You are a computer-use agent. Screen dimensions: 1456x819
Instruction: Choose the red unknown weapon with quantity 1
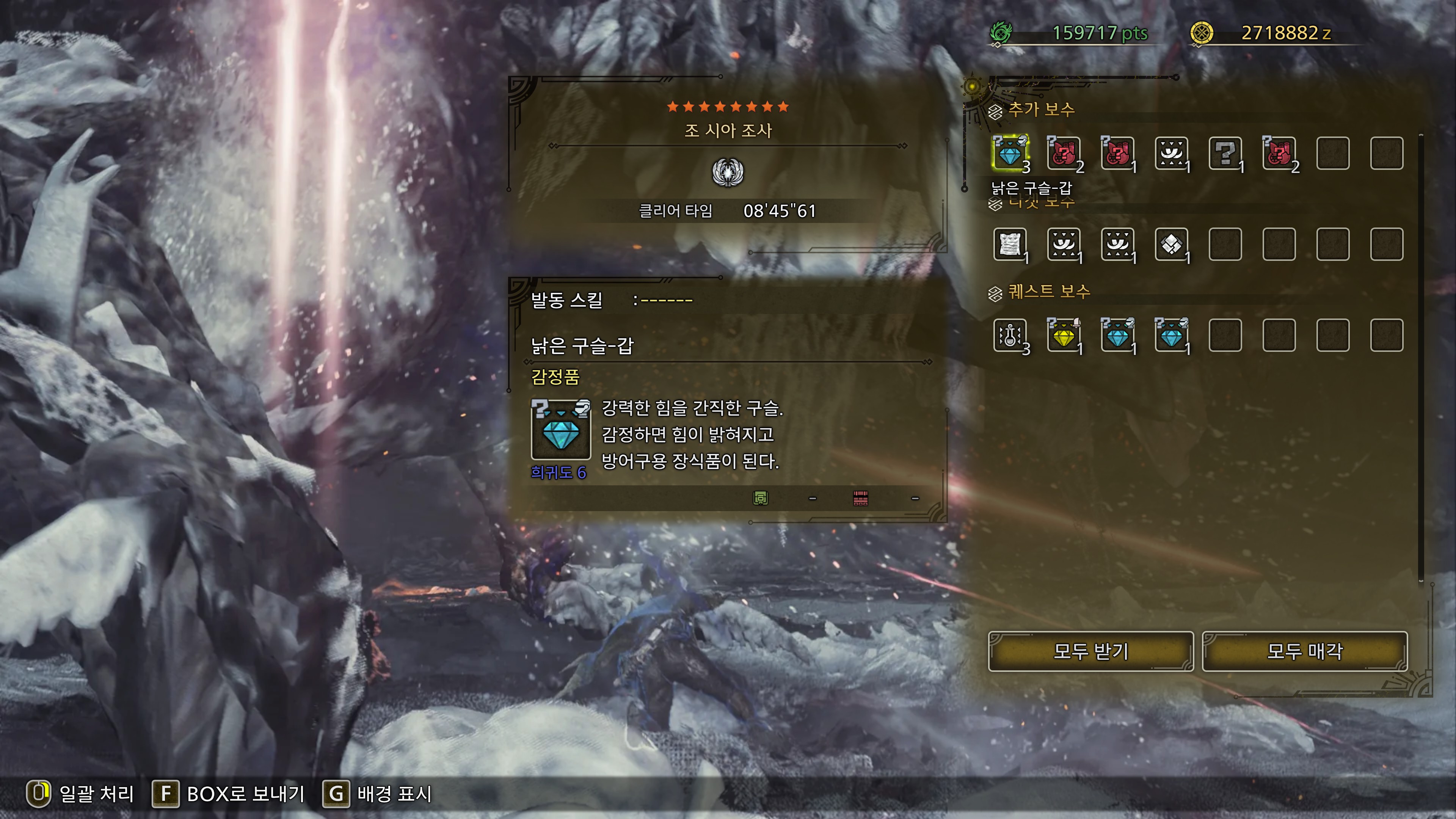click(1117, 153)
